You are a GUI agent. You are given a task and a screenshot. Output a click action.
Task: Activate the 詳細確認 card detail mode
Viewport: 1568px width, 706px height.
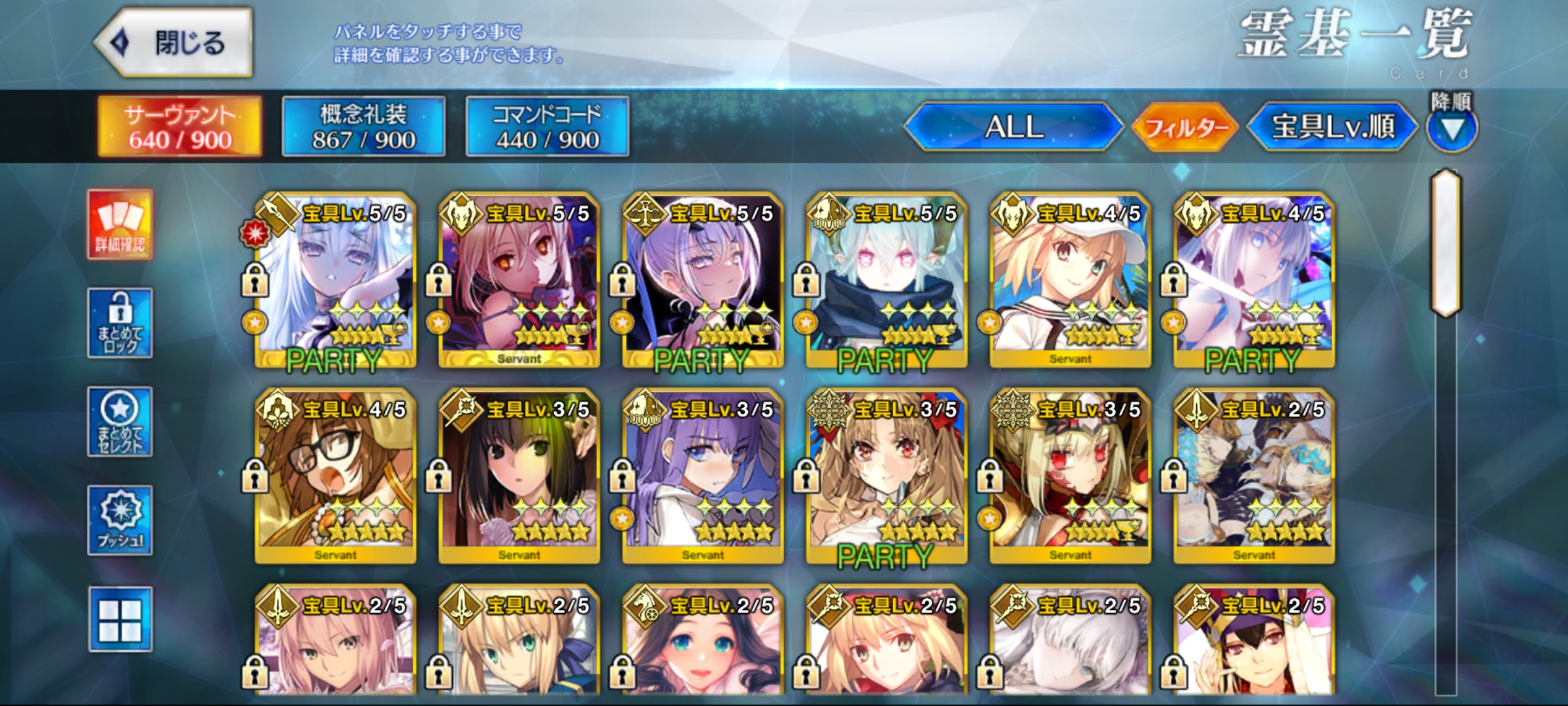(120, 225)
